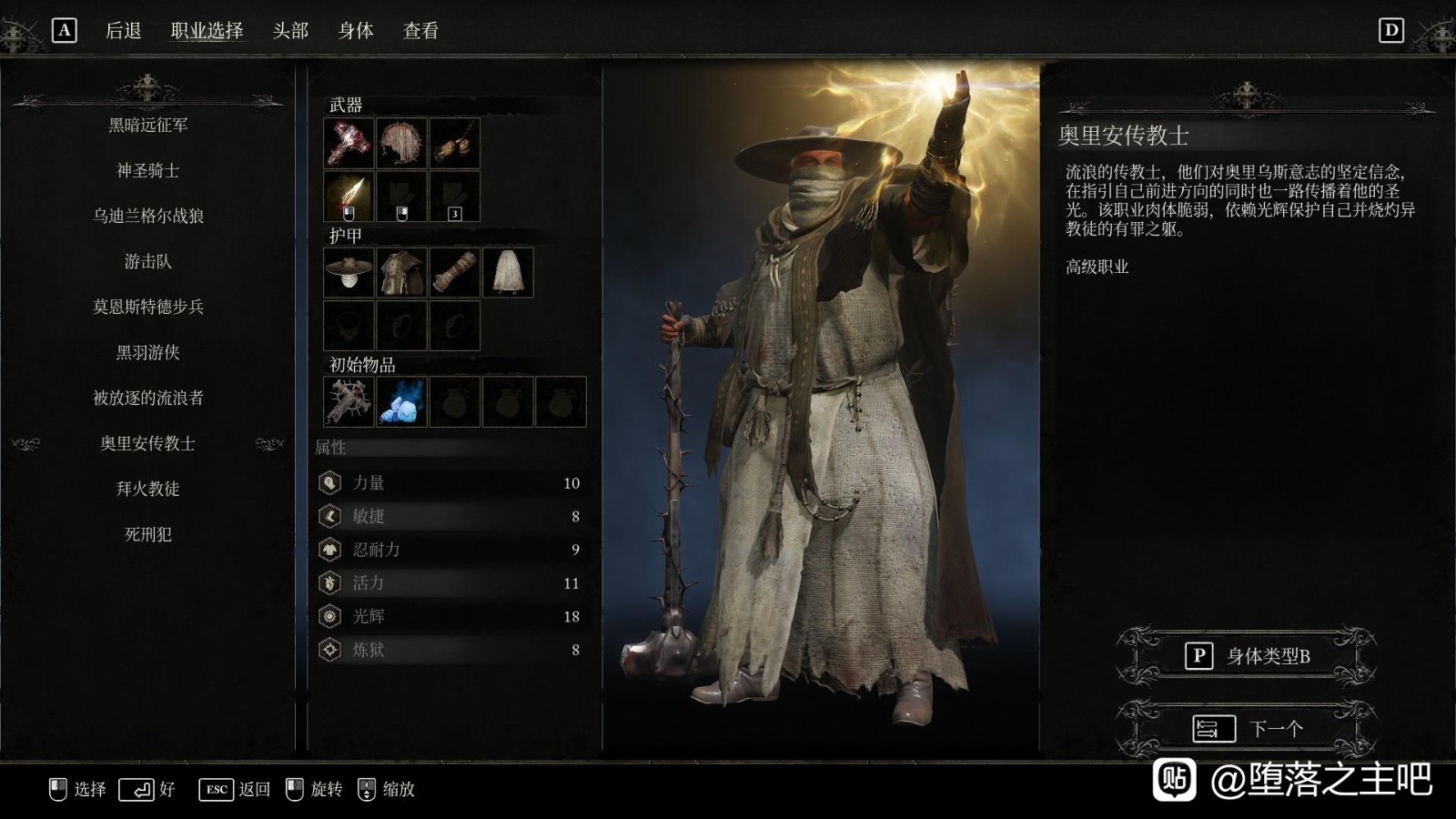The image size is (1456, 819).
Task: Click the 缩放 zoom mouse icon
Action: 367,790
